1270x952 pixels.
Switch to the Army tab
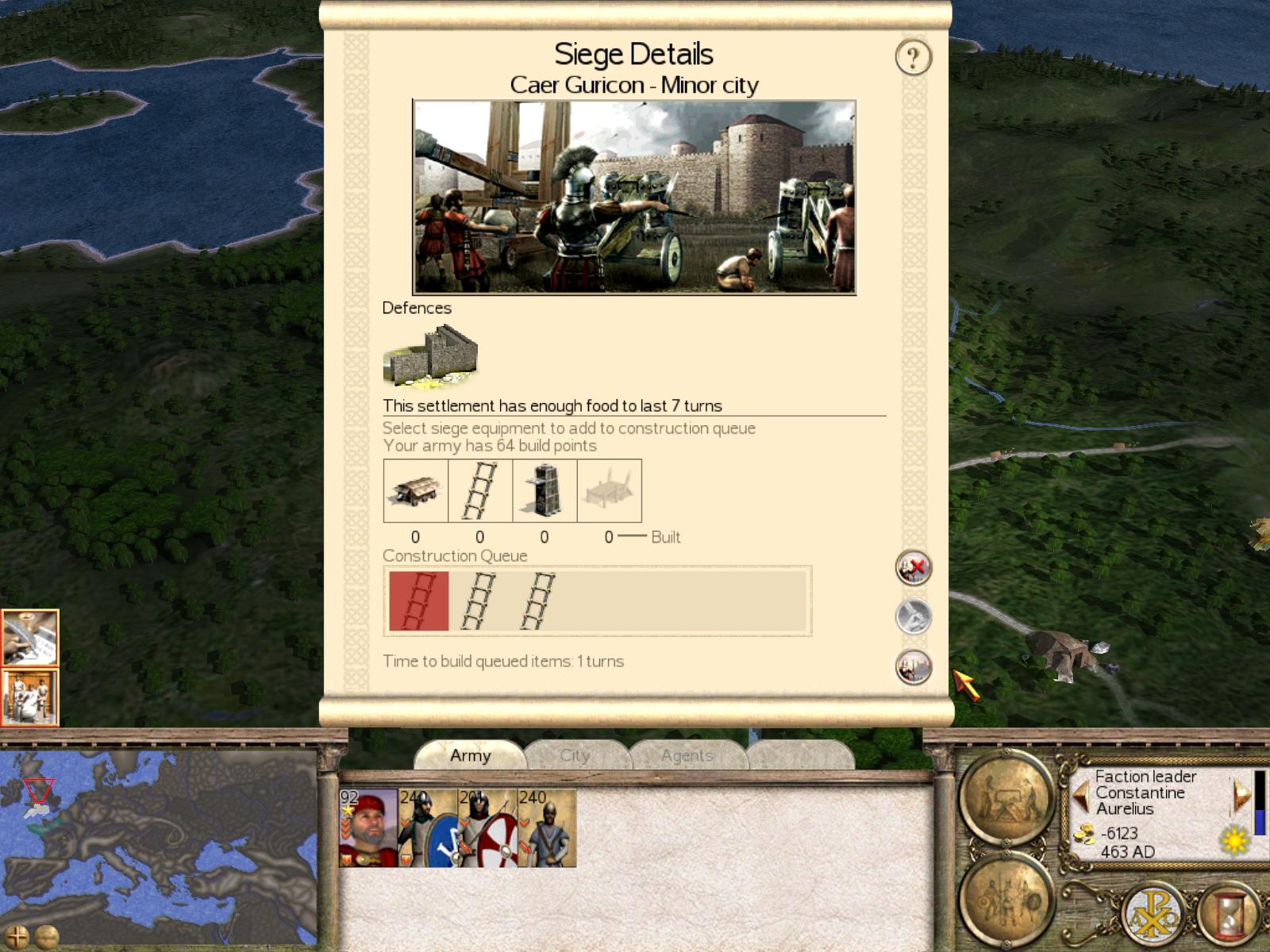(x=470, y=755)
